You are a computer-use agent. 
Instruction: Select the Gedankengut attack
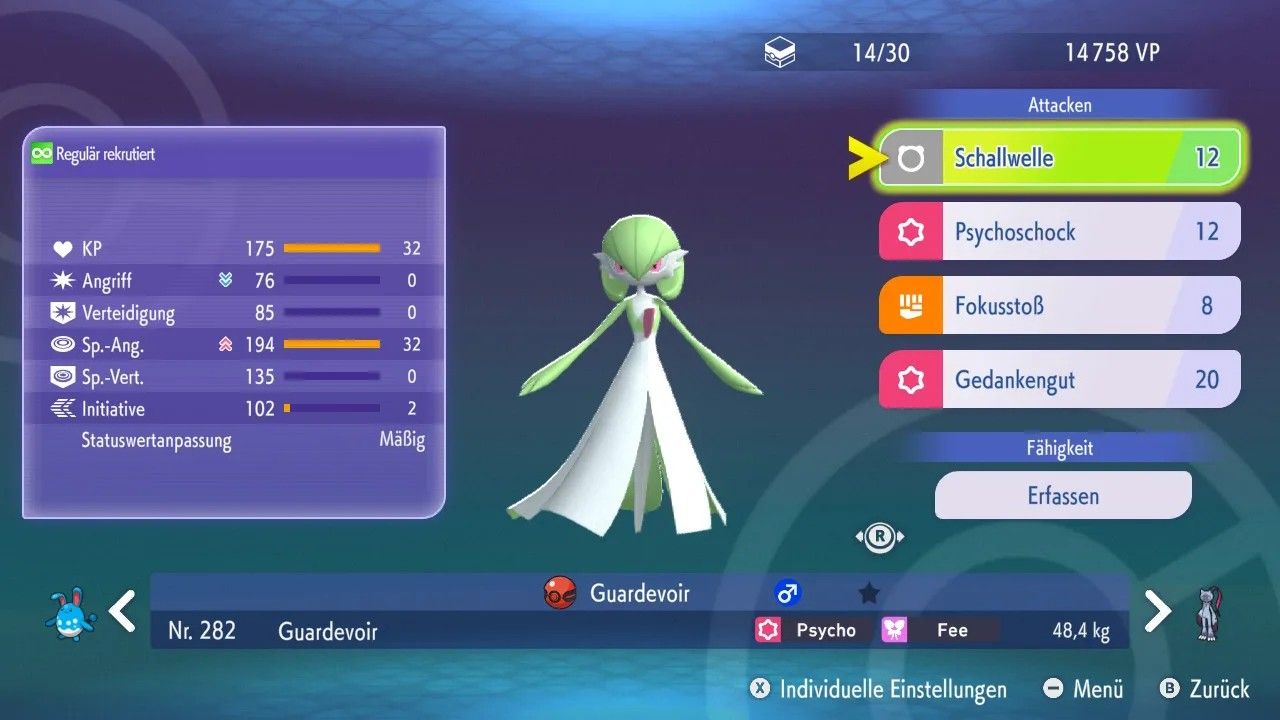point(1059,379)
